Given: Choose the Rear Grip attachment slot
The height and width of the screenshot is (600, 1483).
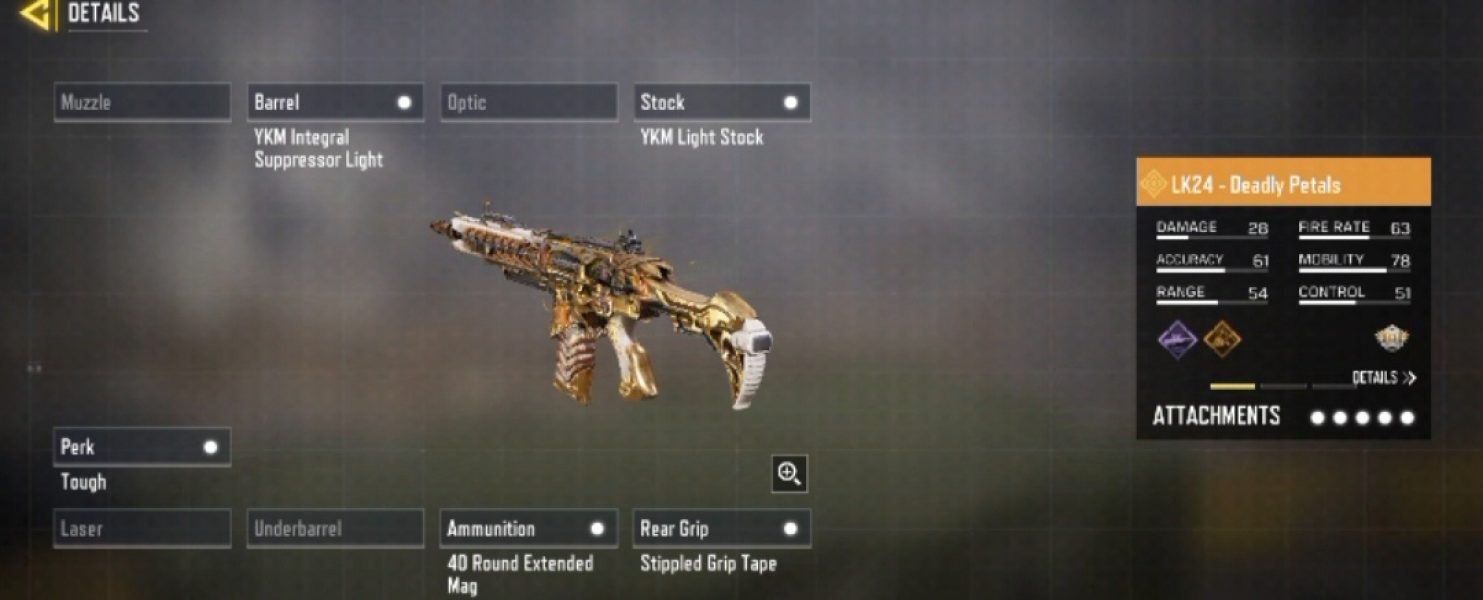Looking at the screenshot, I should coord(721,528).
